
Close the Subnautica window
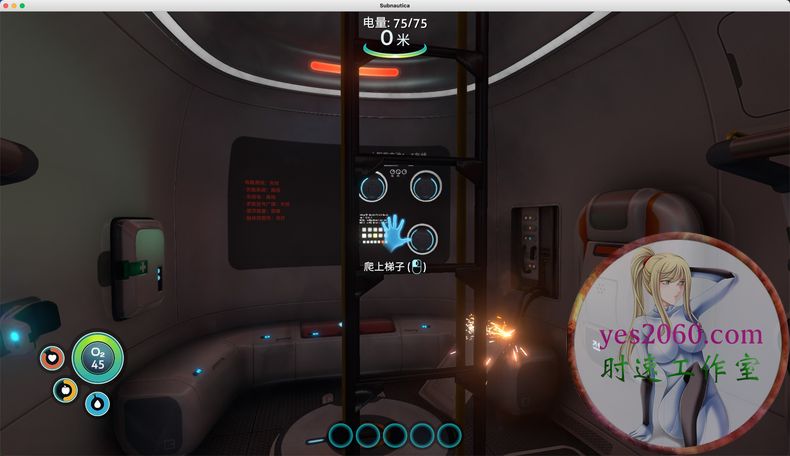tap(6, 5)
